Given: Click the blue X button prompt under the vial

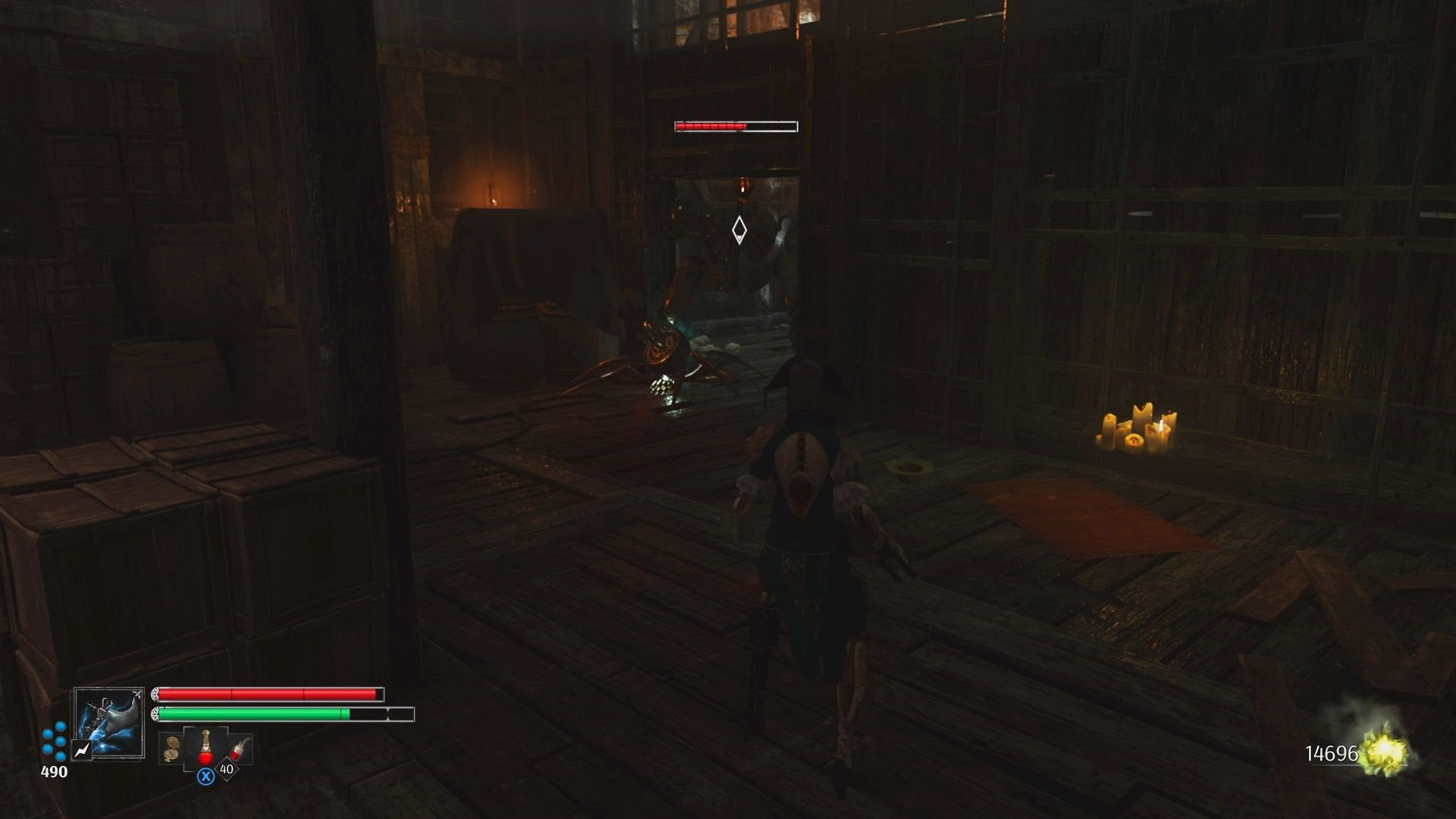Looking at the screenshot, I should [206, 777].
